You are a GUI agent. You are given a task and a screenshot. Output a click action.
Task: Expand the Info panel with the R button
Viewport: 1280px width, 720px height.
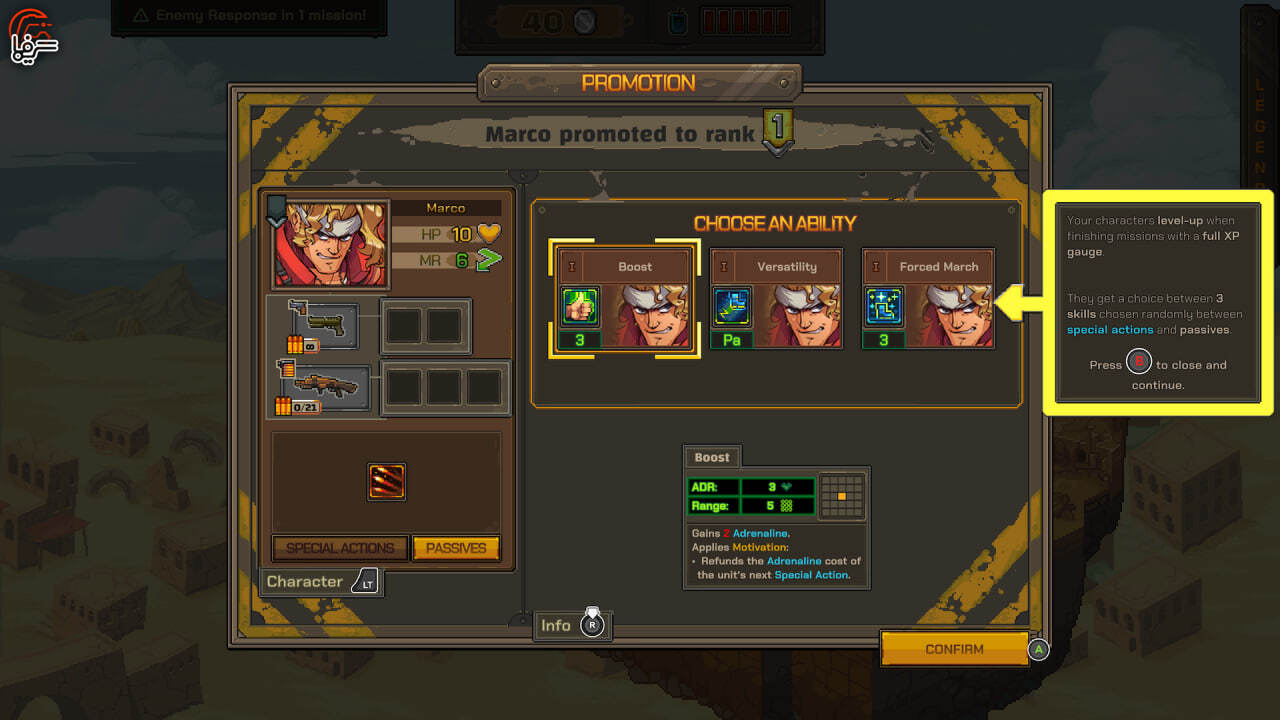pyautogui.click(x=573, y=624)
